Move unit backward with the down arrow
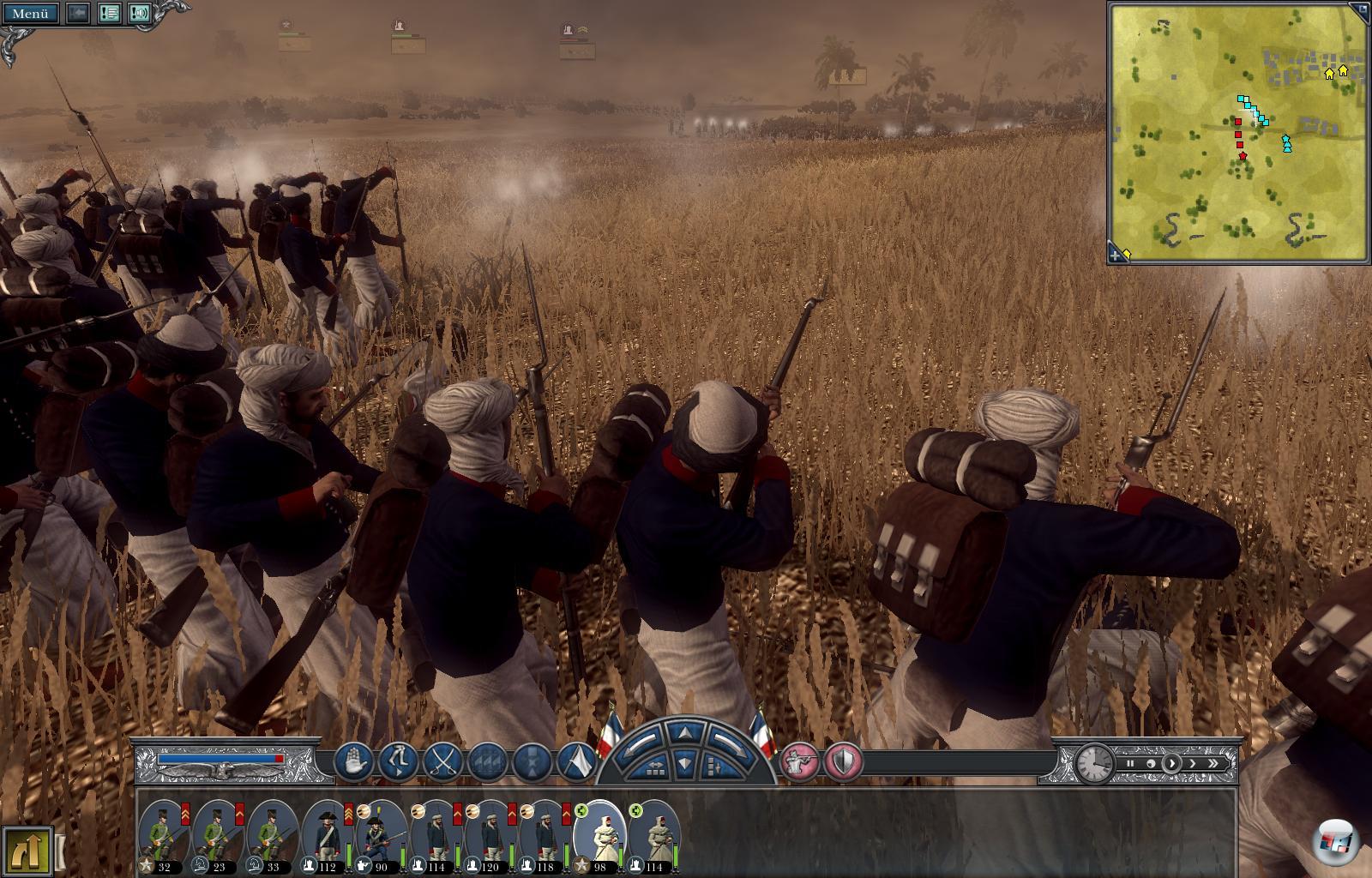The width and height of the screenshot is (1372, 878). click(x=685, y=762)
